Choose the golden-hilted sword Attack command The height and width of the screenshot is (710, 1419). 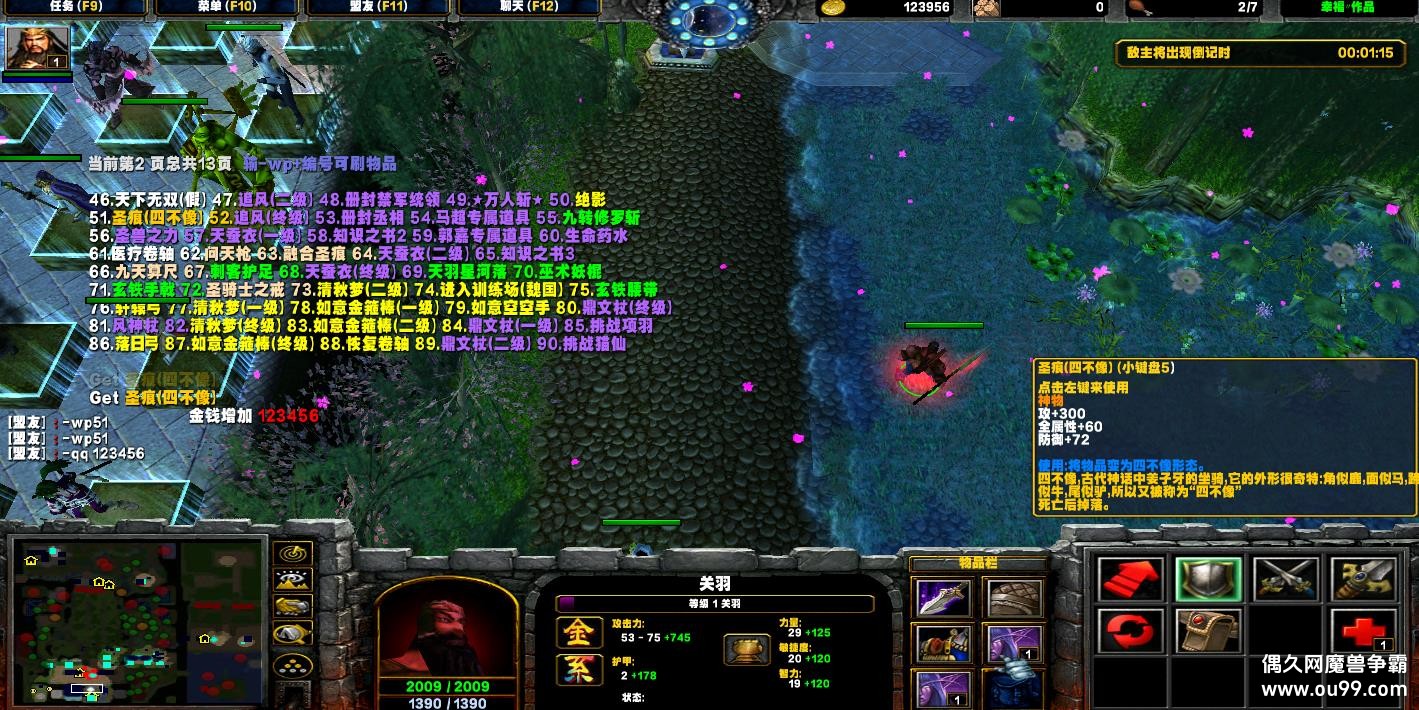tap(1362, 580)
